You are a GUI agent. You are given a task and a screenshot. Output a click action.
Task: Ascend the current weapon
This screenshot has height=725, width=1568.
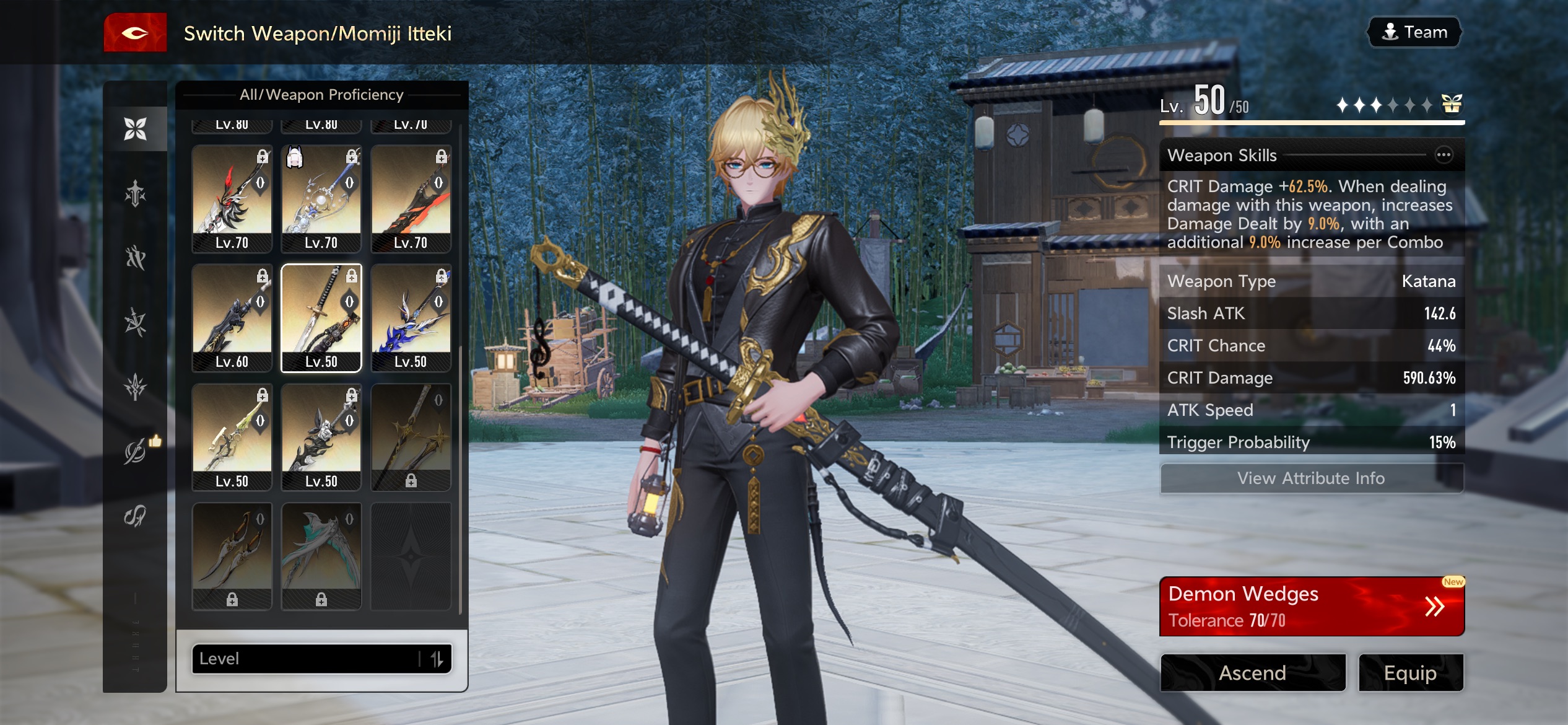(1252, 672)
